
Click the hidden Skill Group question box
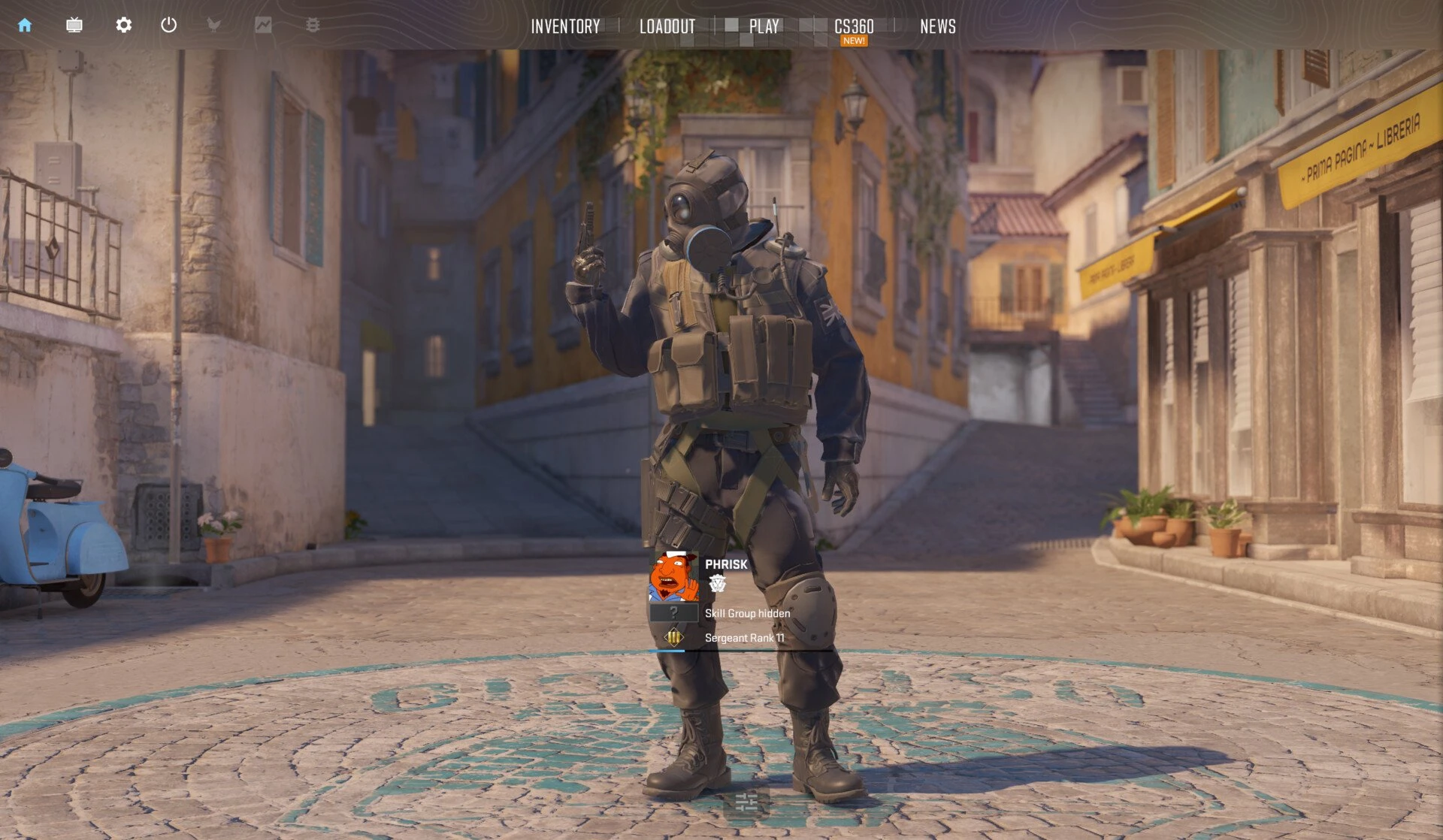[x=673, y=613]
